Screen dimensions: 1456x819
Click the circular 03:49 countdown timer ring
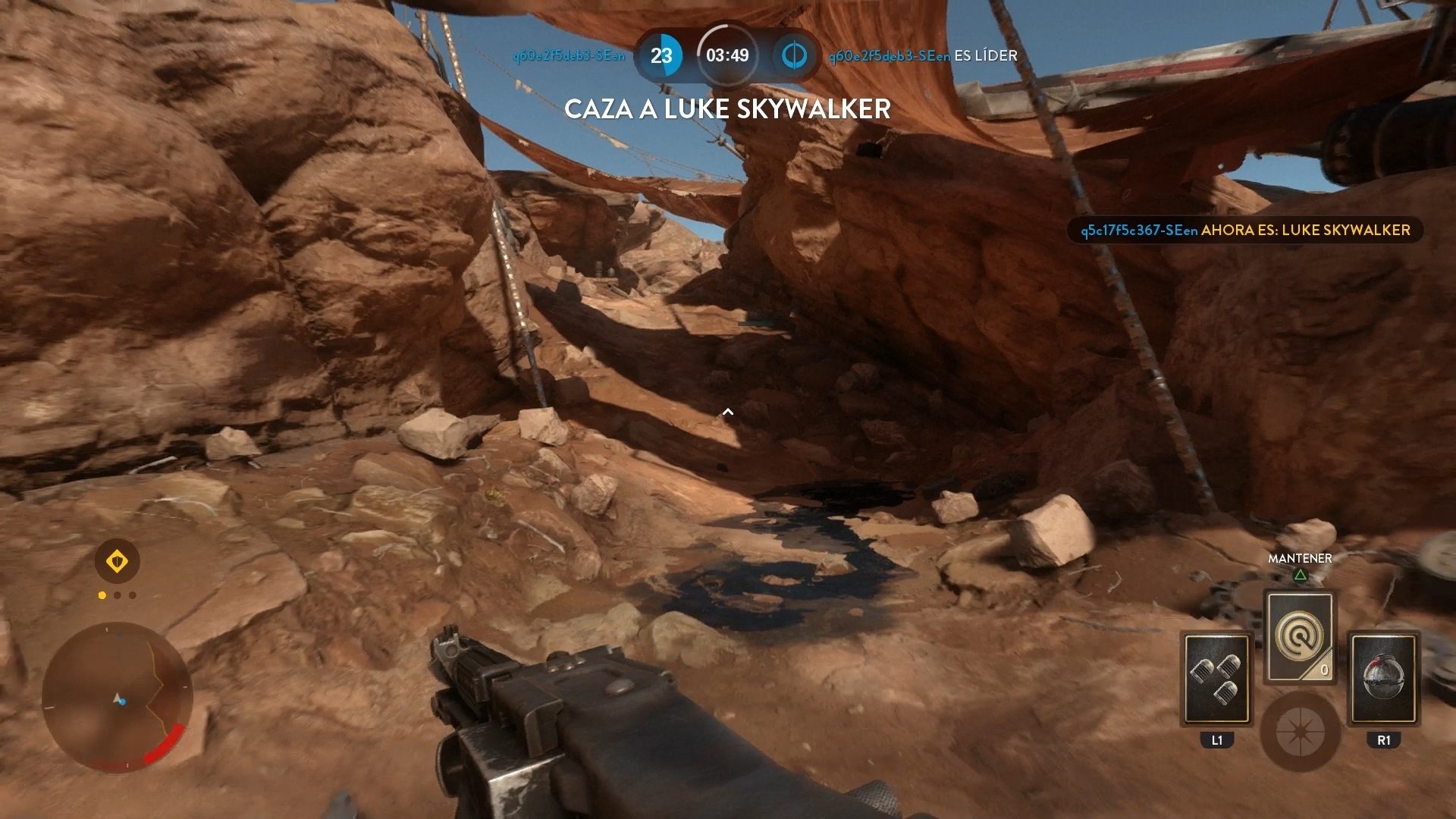pyautogui.click(x=729, y=55)
